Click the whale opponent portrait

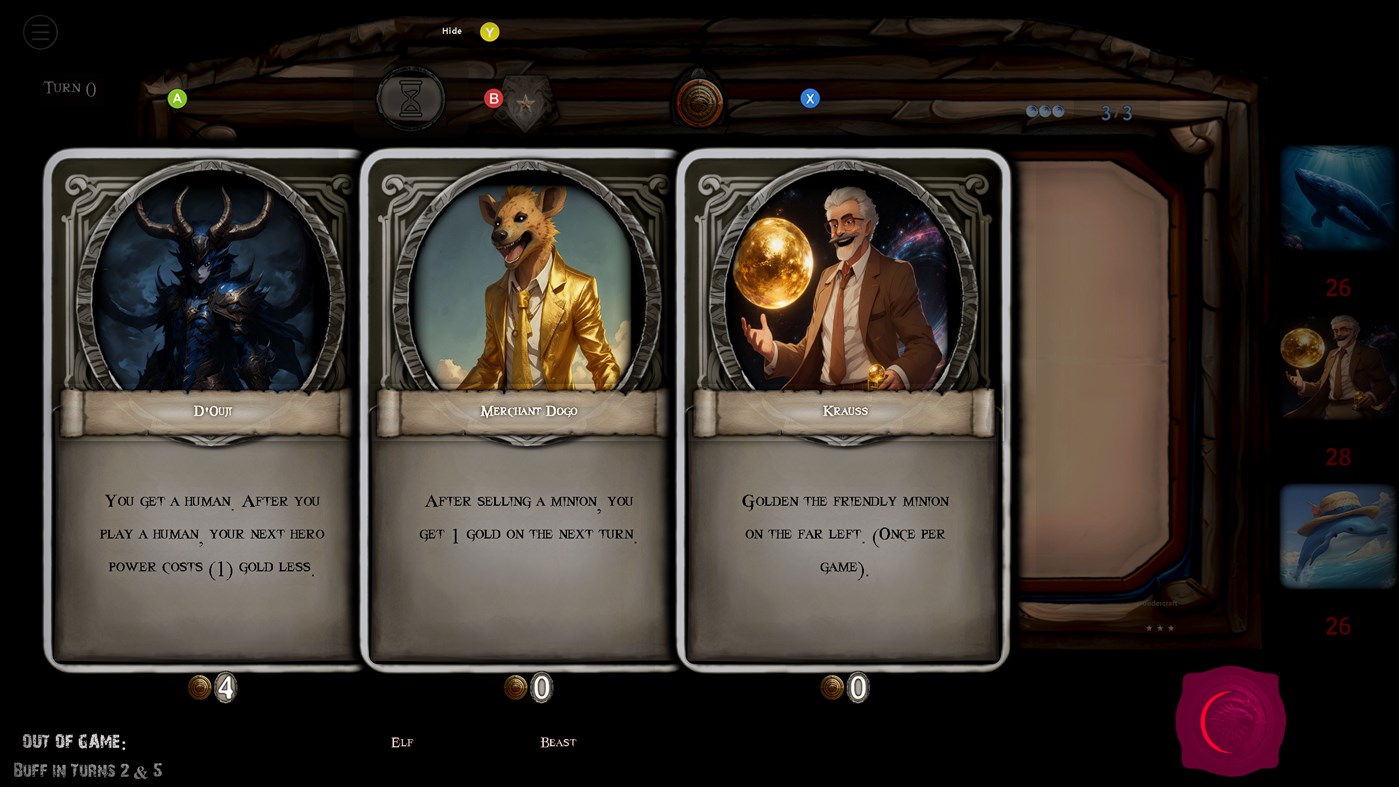(x=1337, y=198)
